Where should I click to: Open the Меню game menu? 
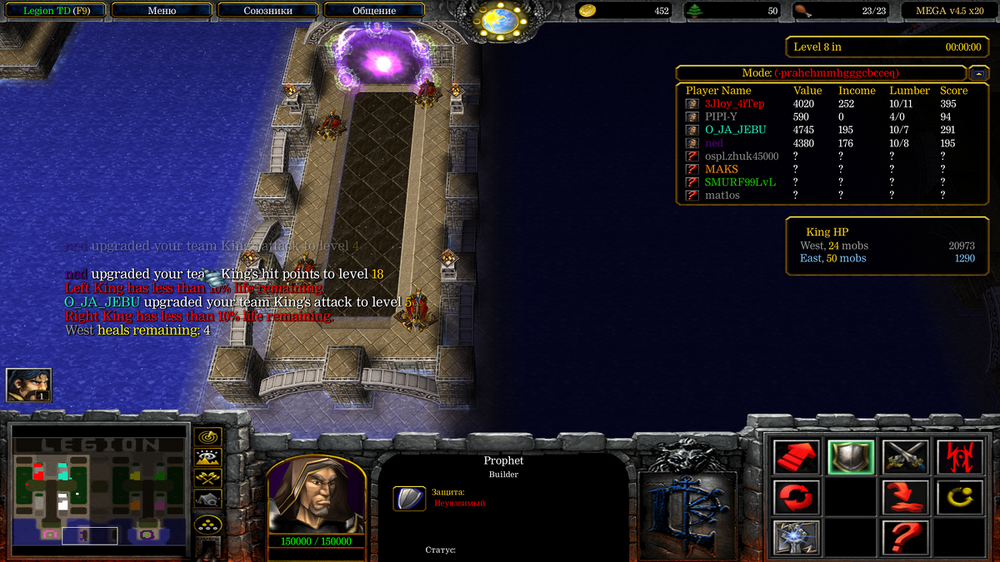click(161, 10)
